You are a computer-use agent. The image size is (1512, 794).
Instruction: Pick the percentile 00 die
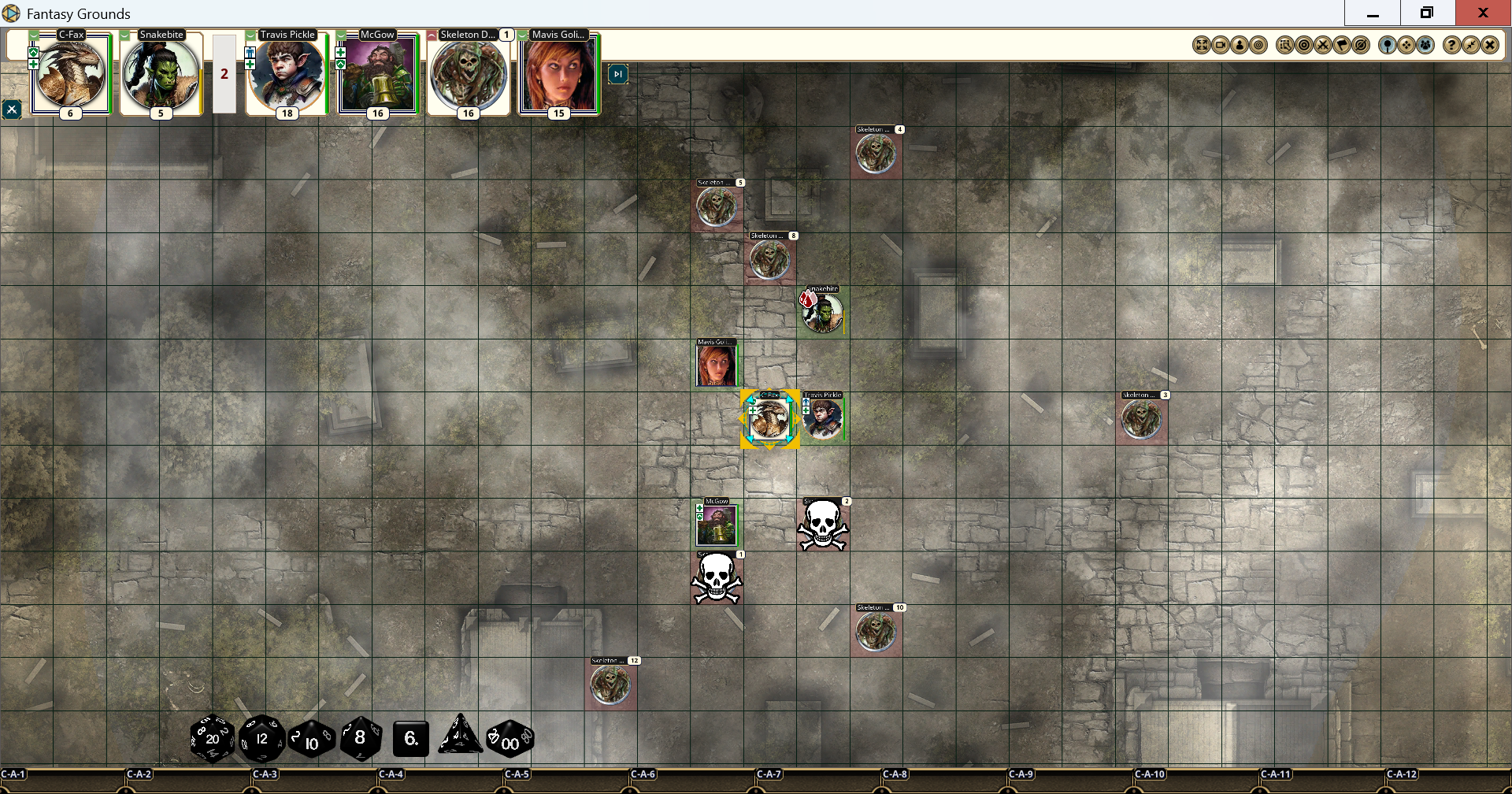[x=510, y=739]
